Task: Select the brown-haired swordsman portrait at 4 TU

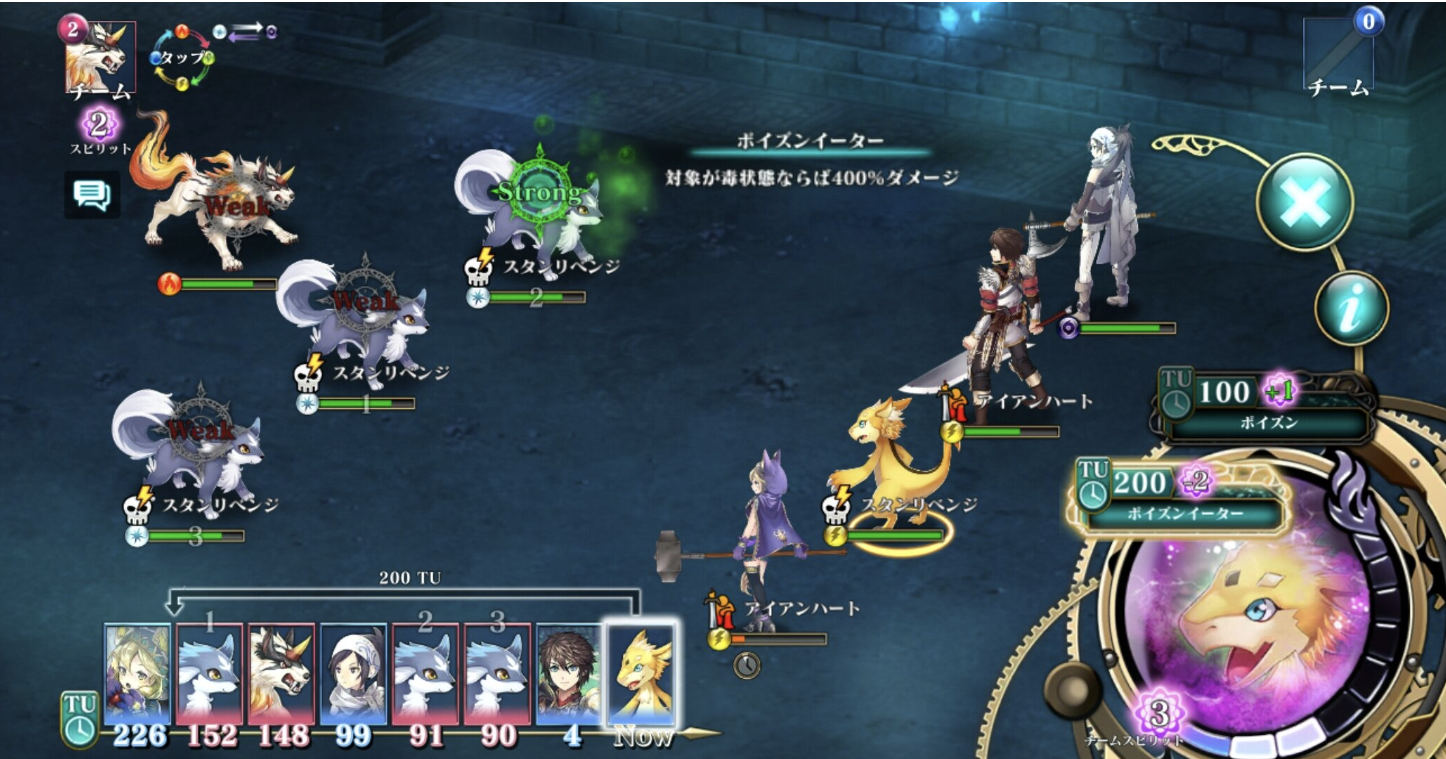Action: coord(569,674)
